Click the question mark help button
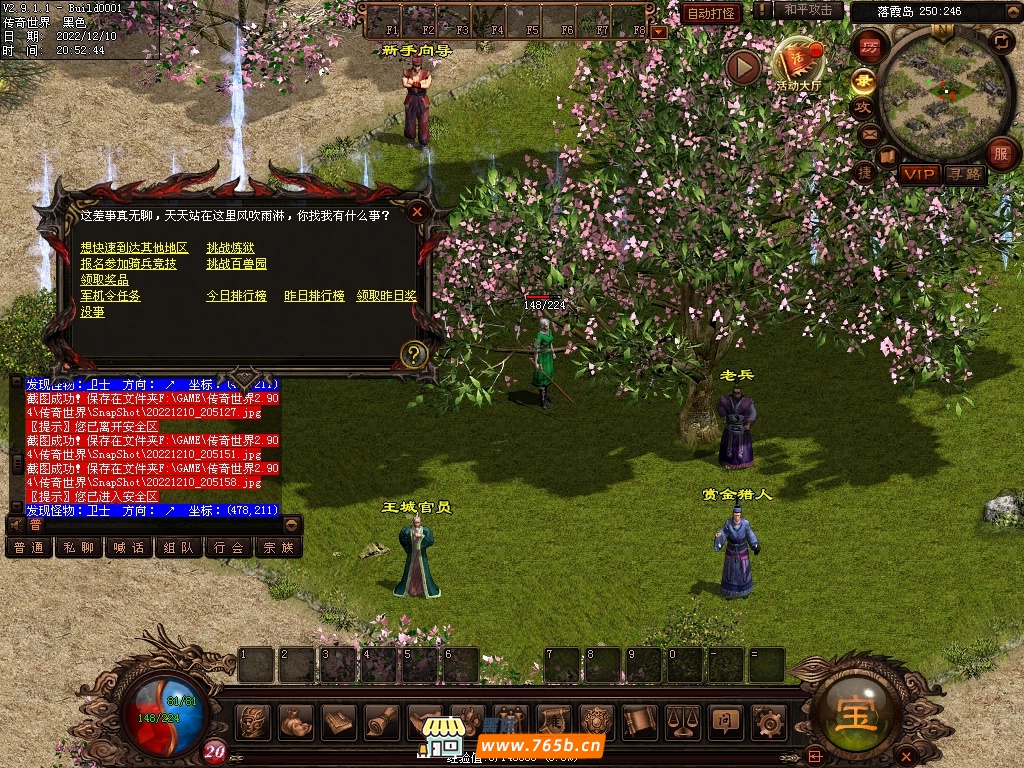 413,354
